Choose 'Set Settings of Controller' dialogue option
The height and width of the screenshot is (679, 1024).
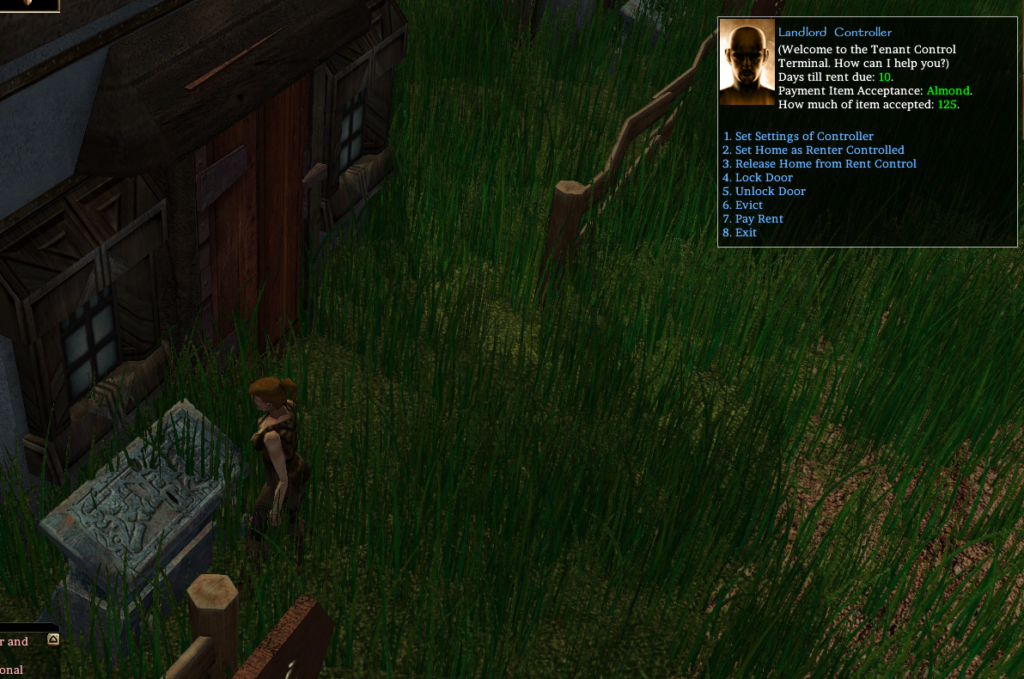(803, 136)
